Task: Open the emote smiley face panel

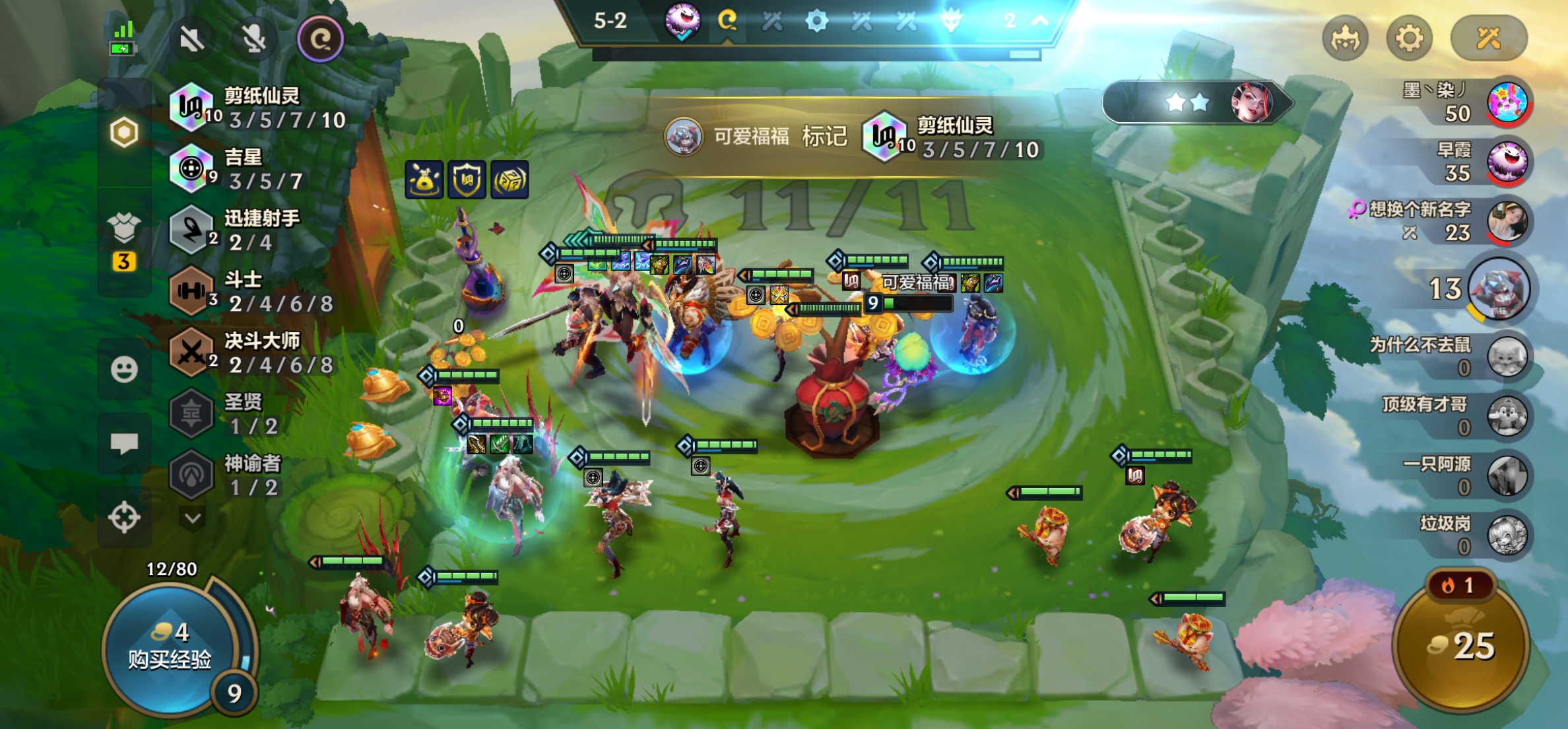Action: (124, 369)
